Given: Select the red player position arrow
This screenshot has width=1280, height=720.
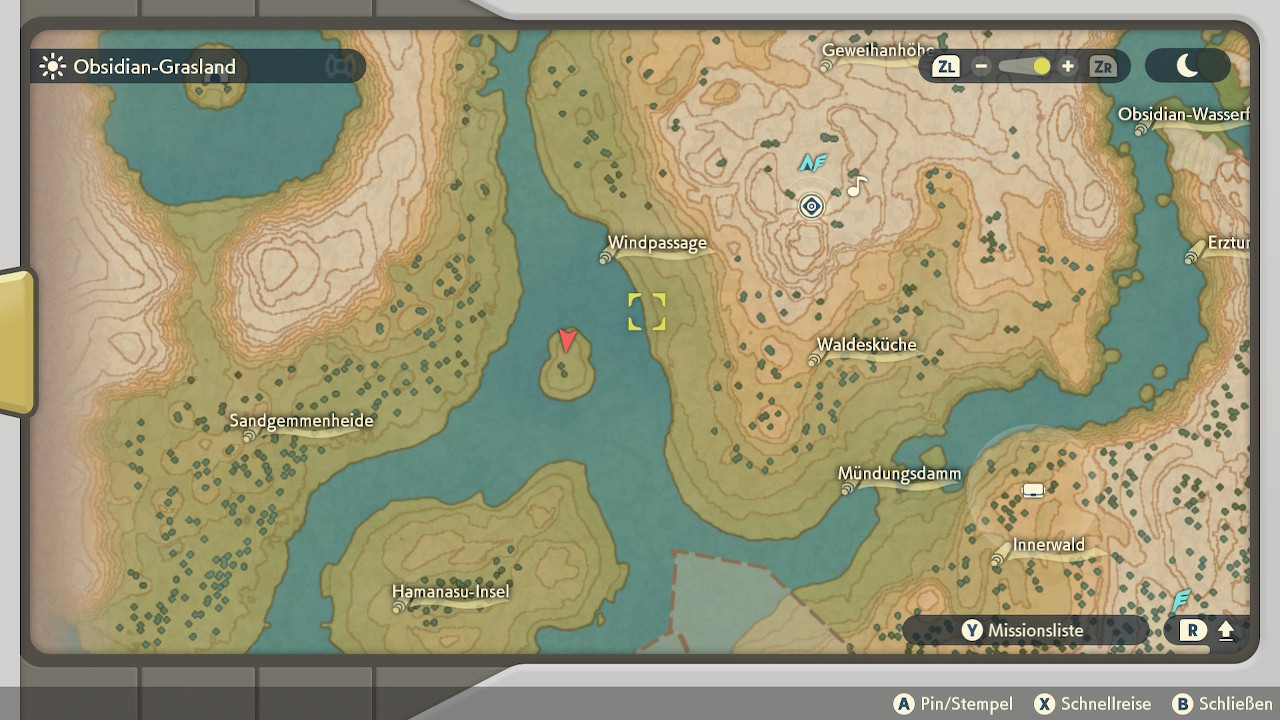Looking at the screenshot, I should coord(567,341).
